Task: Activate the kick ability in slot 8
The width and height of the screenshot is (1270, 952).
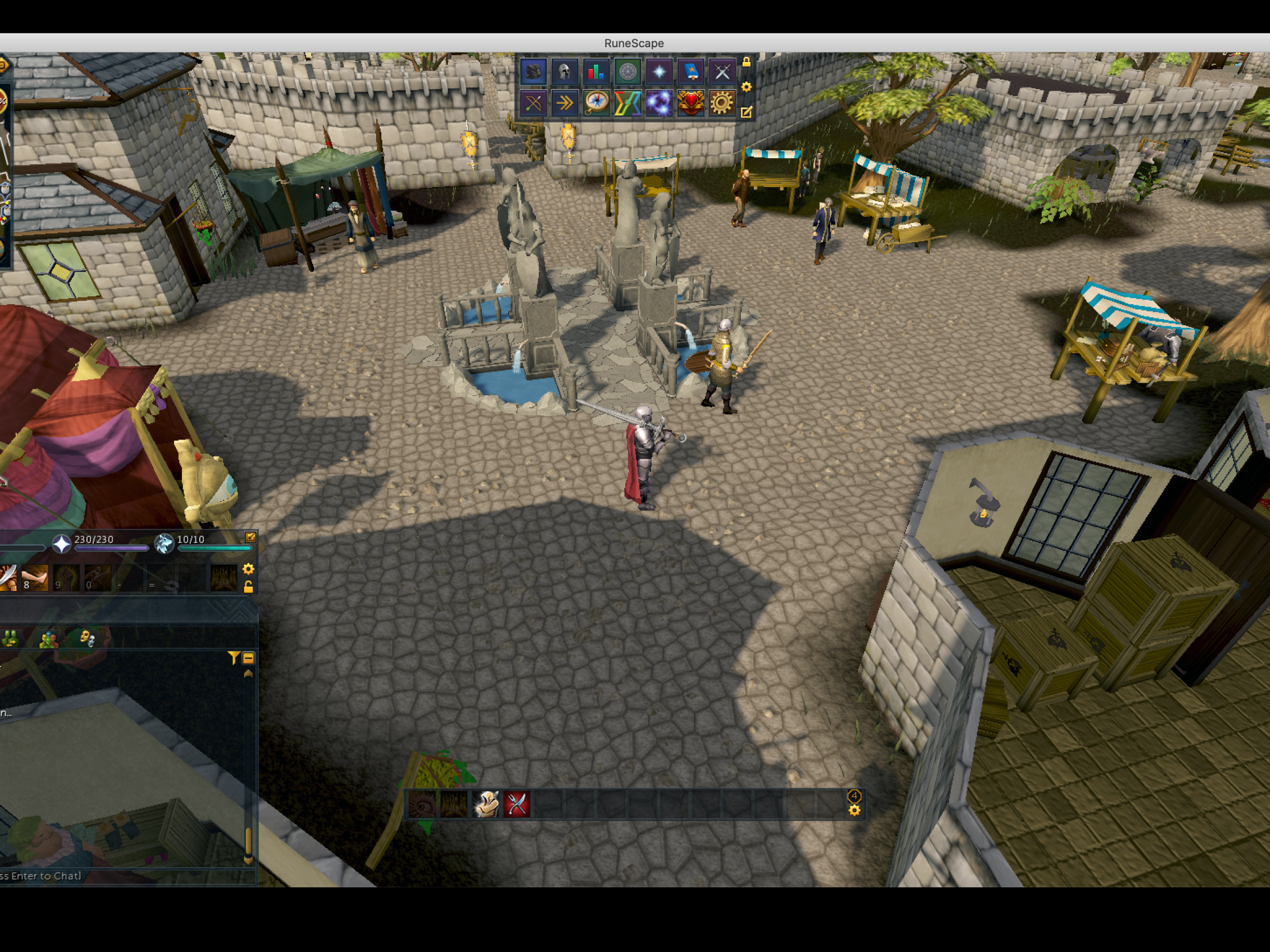Action: [35, 578]
